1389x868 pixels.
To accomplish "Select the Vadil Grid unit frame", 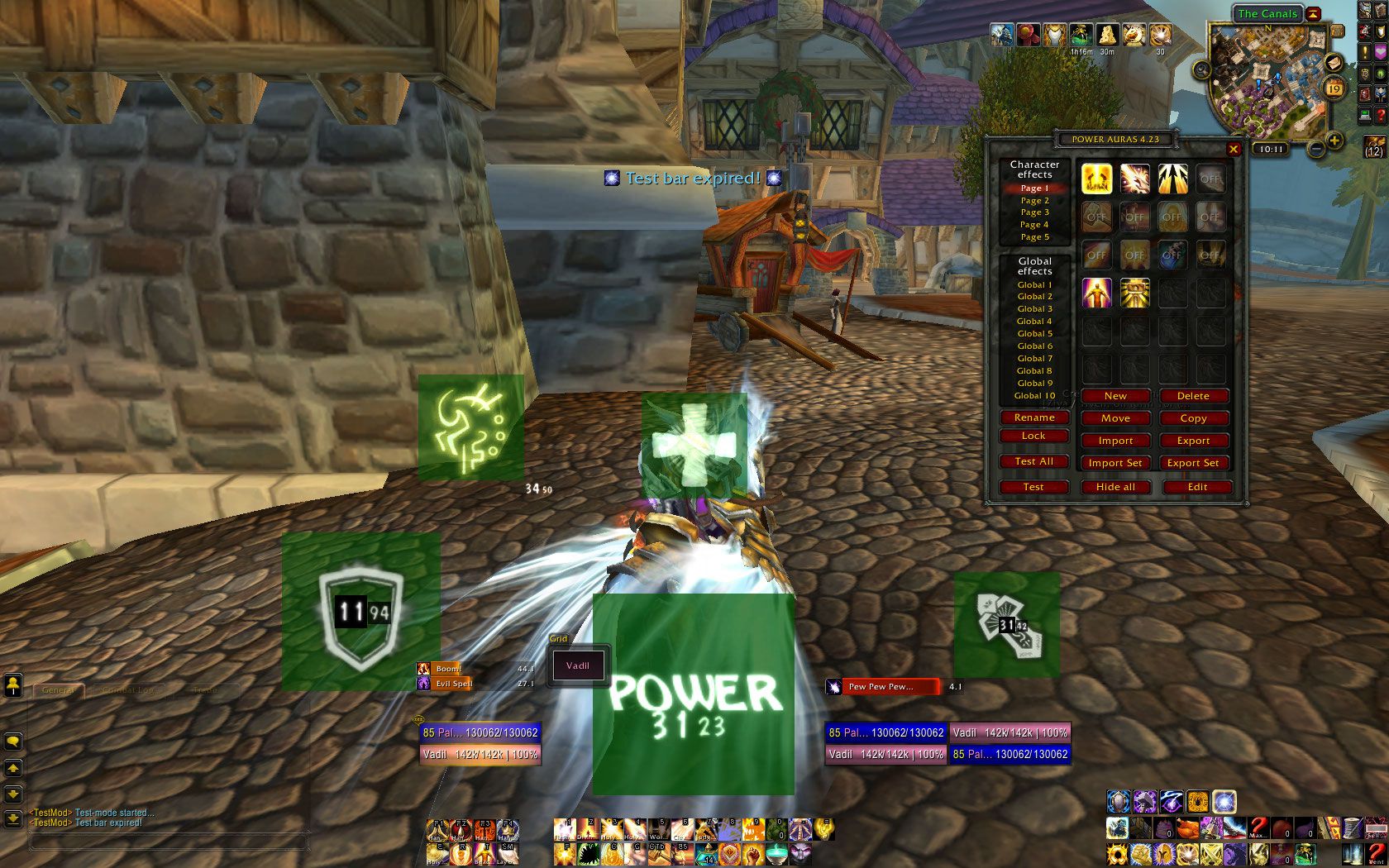I will pyautogui.click(x=578, y=665).
